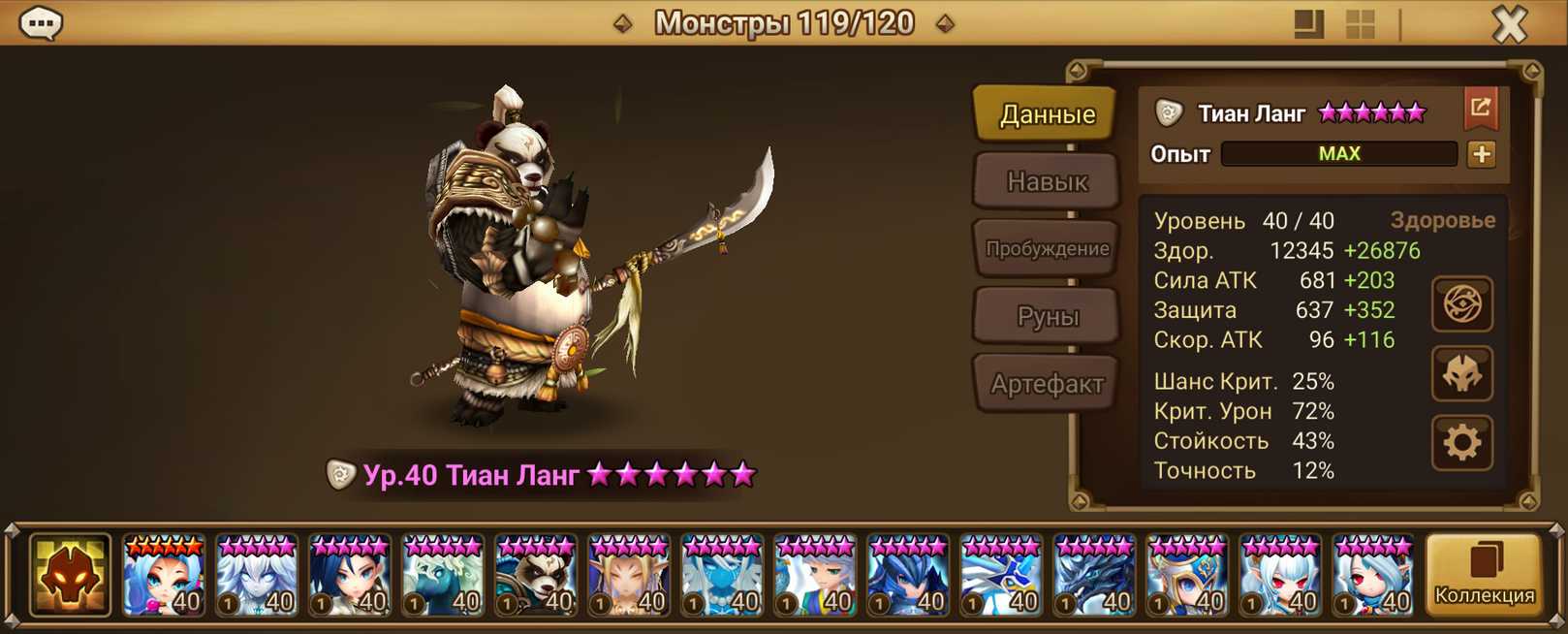1568x634 pixels.
Task: Show the Пробуждение tab
Action: (1047, 248)
